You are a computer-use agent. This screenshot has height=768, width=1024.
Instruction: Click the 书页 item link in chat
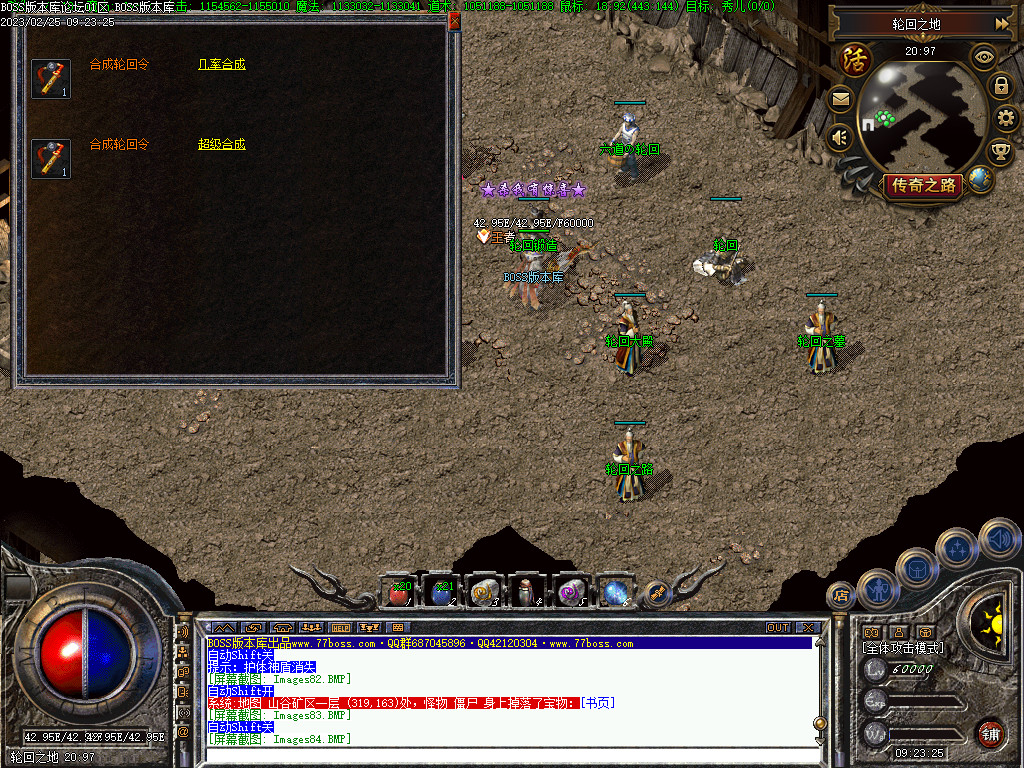click(598, 702)
